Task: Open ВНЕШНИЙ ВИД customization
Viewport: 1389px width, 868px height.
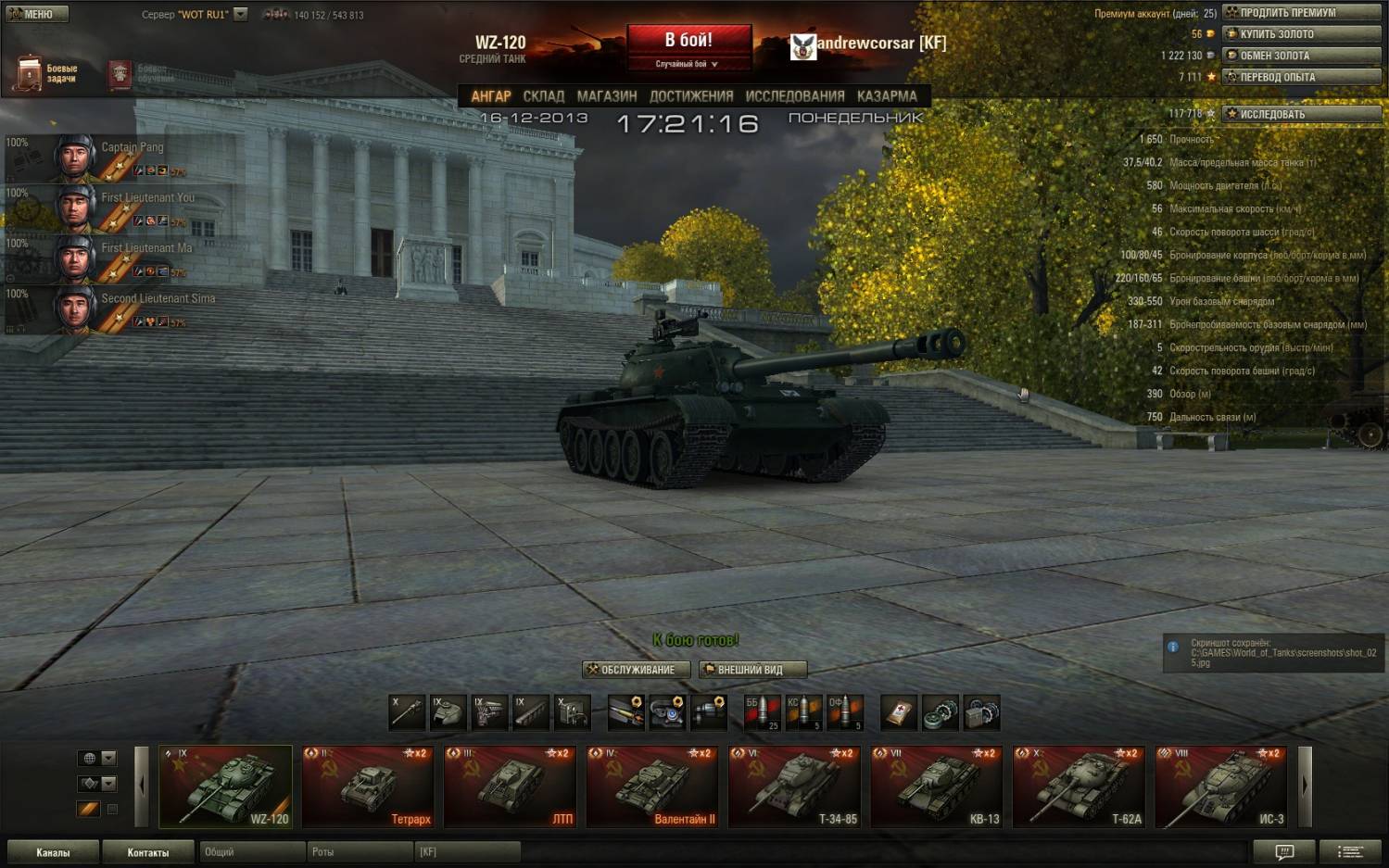Action: [752, 670]
